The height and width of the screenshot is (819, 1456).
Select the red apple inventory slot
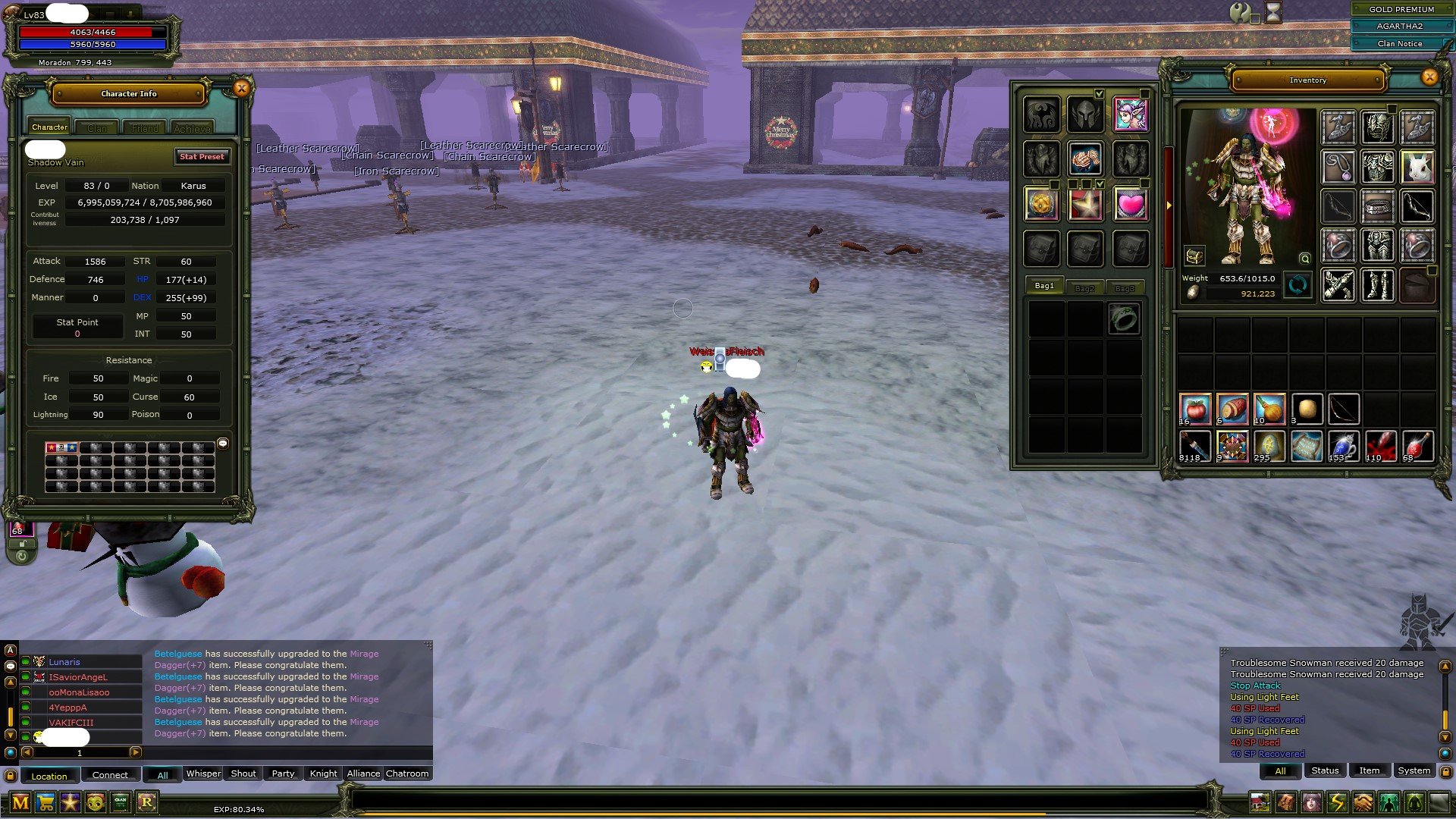click(1195, 409)
